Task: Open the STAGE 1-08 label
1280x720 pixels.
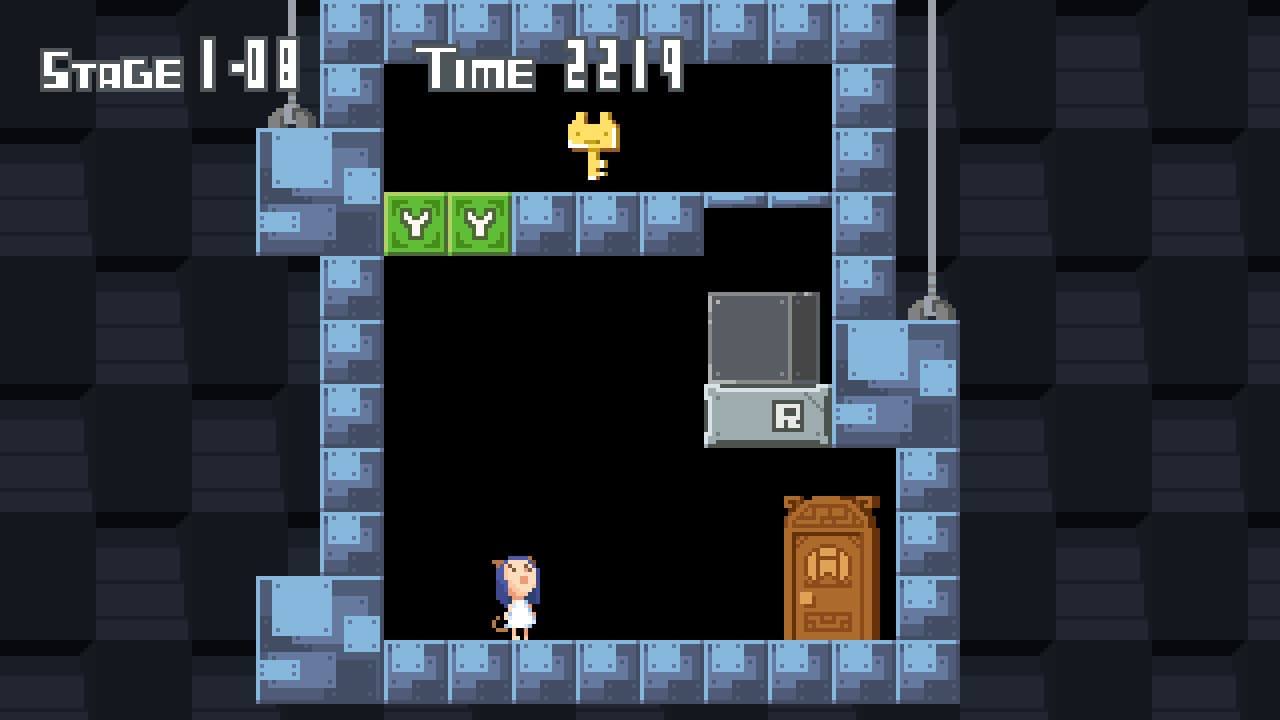Action: [168, 67]
